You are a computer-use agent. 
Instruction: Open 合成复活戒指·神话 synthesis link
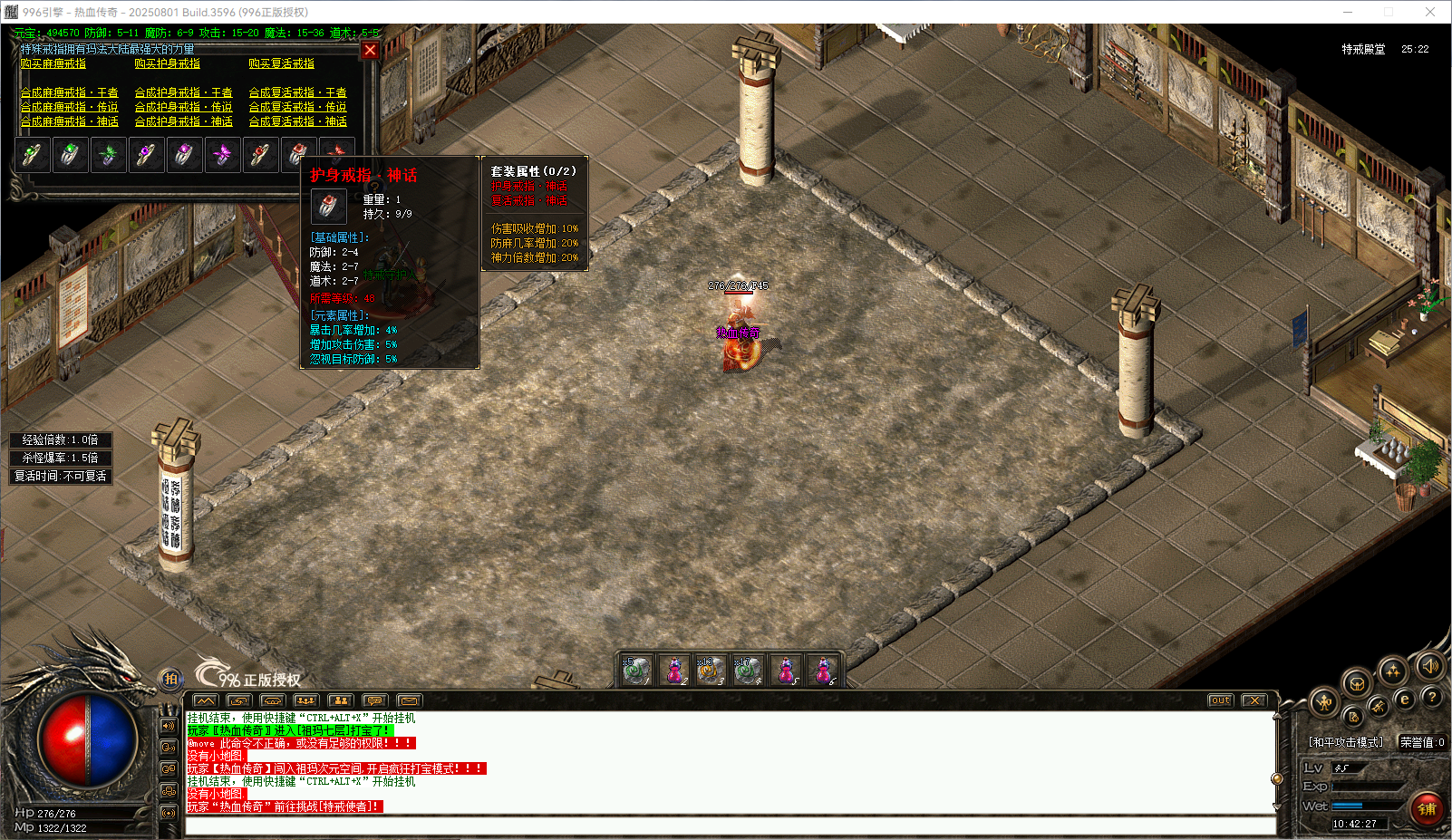(x=298, y=121)
